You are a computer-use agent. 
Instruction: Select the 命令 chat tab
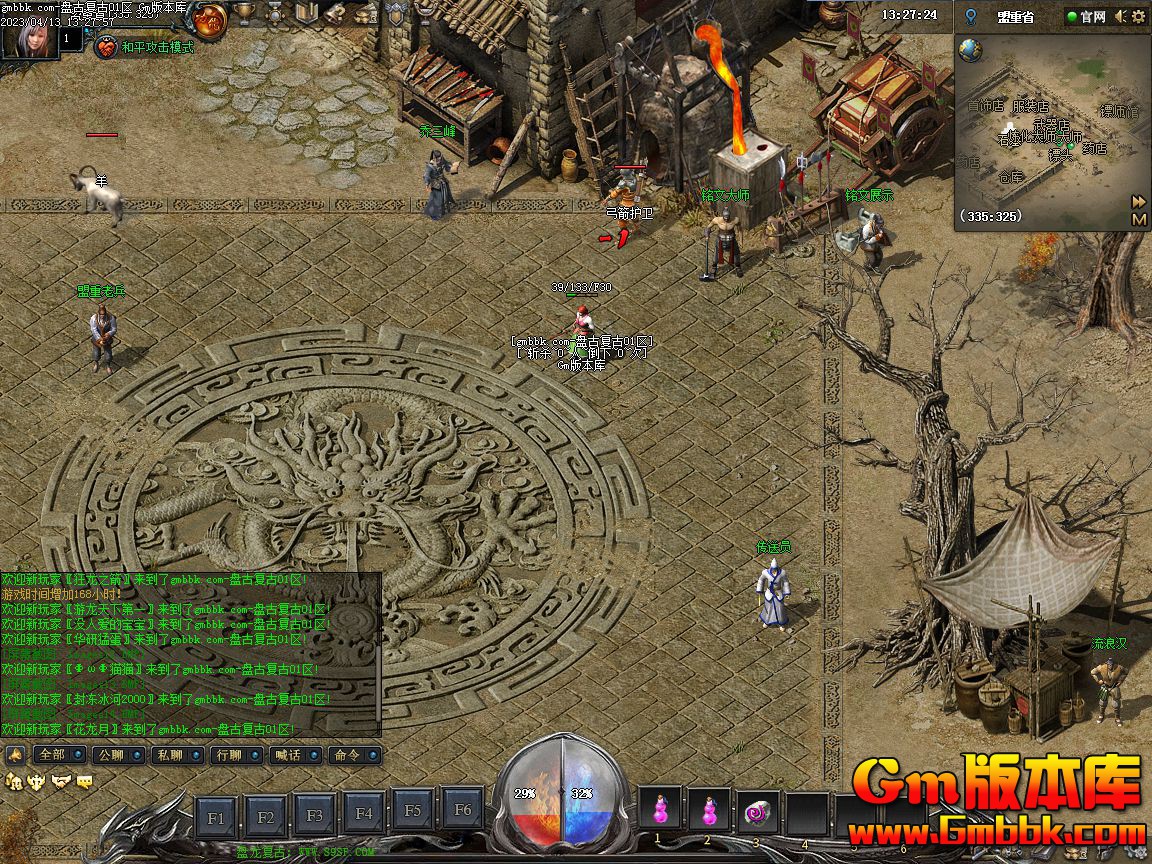(x=348, y=754)
